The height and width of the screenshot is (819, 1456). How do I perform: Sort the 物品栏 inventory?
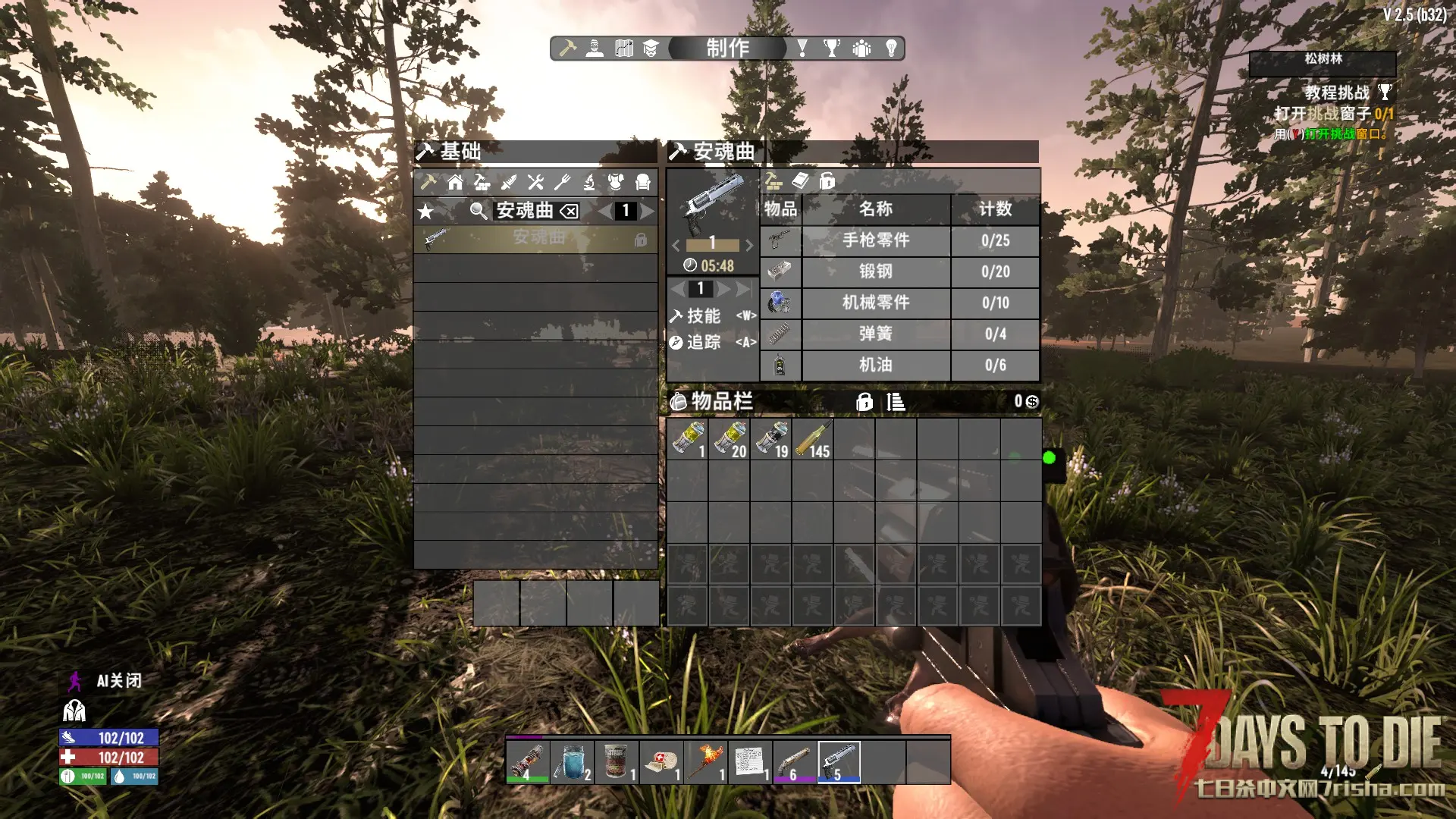(896, 402)
